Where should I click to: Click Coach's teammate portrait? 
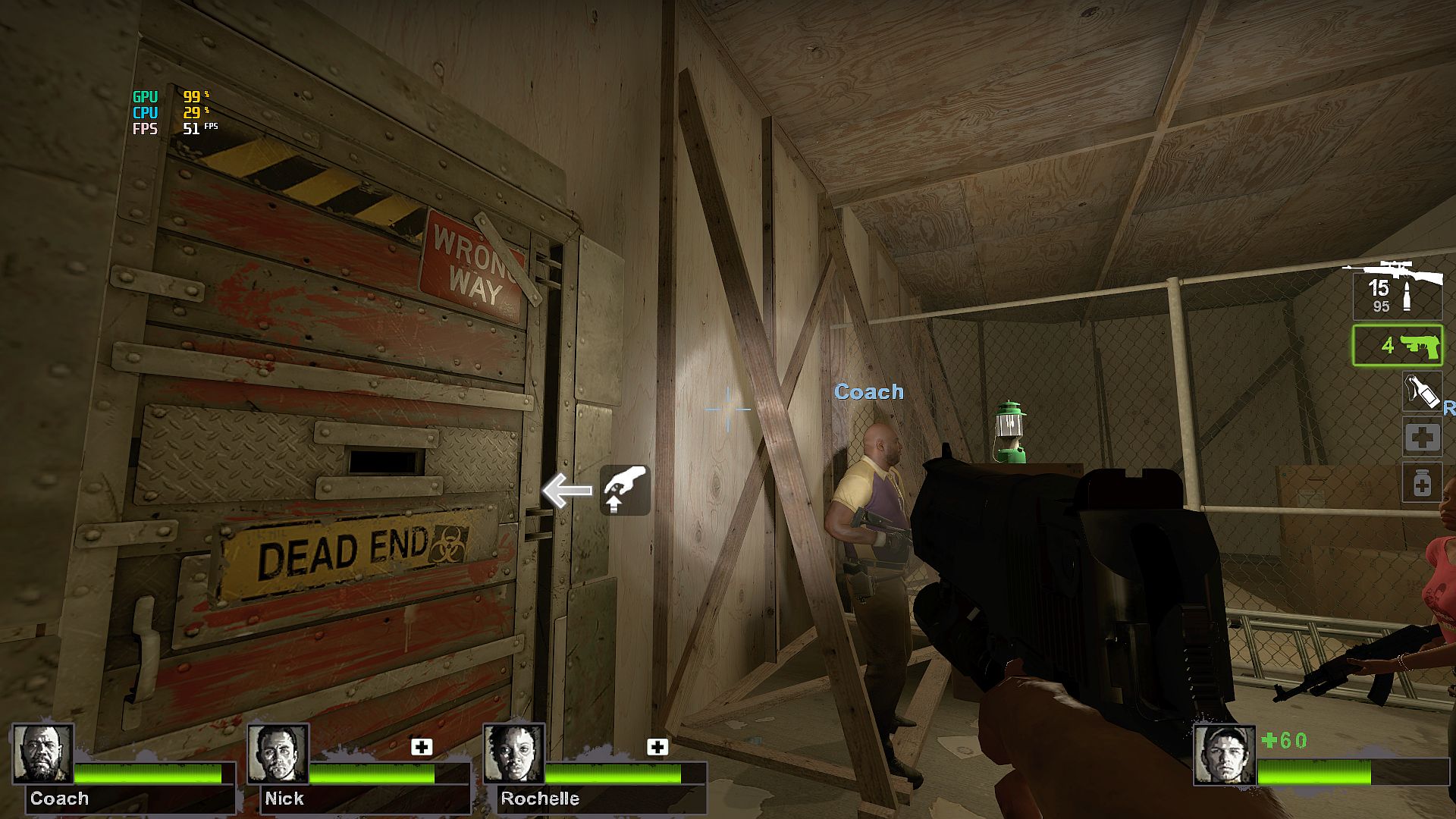(43, 754)
